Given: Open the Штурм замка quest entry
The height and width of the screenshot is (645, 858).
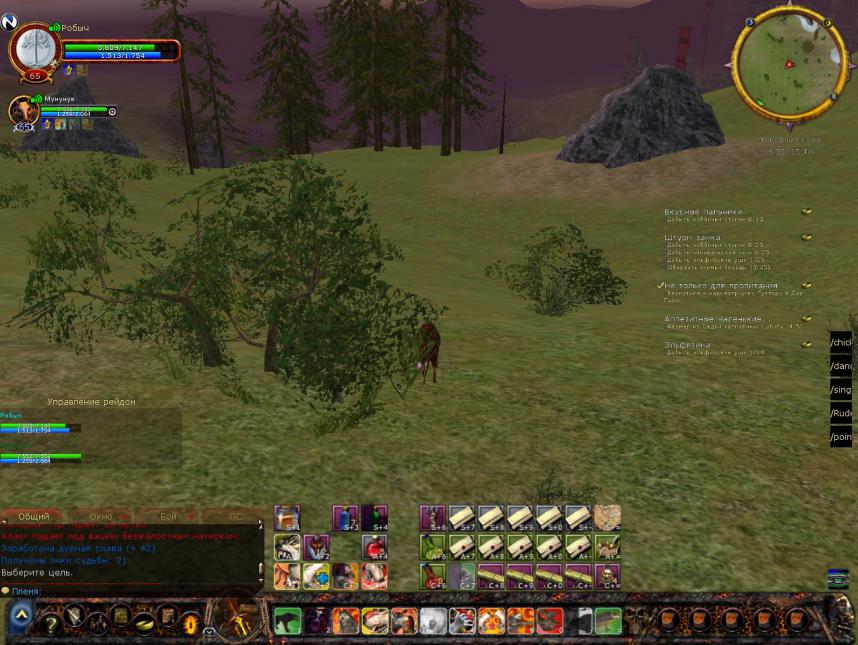Looking at the screenshot, I should [x=692, y=238].
